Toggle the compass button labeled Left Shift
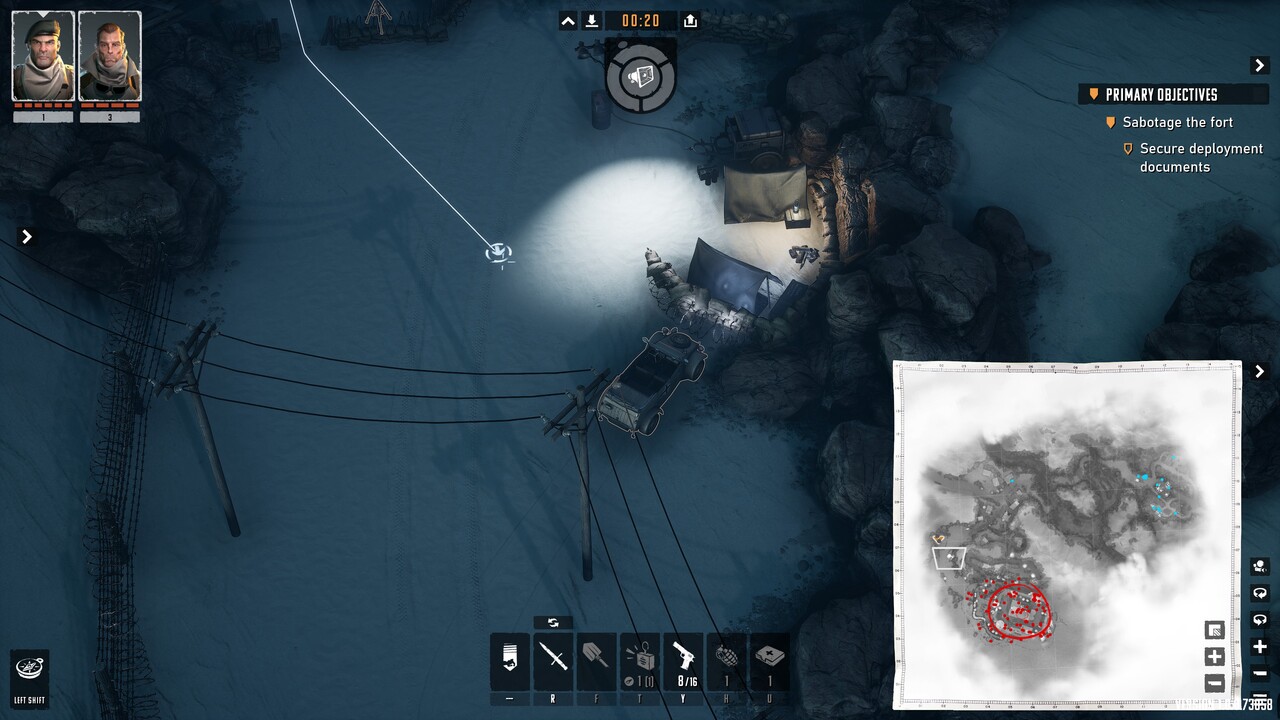The width and height of the screenshot is (1280, 720). click(x=30, y=670)
